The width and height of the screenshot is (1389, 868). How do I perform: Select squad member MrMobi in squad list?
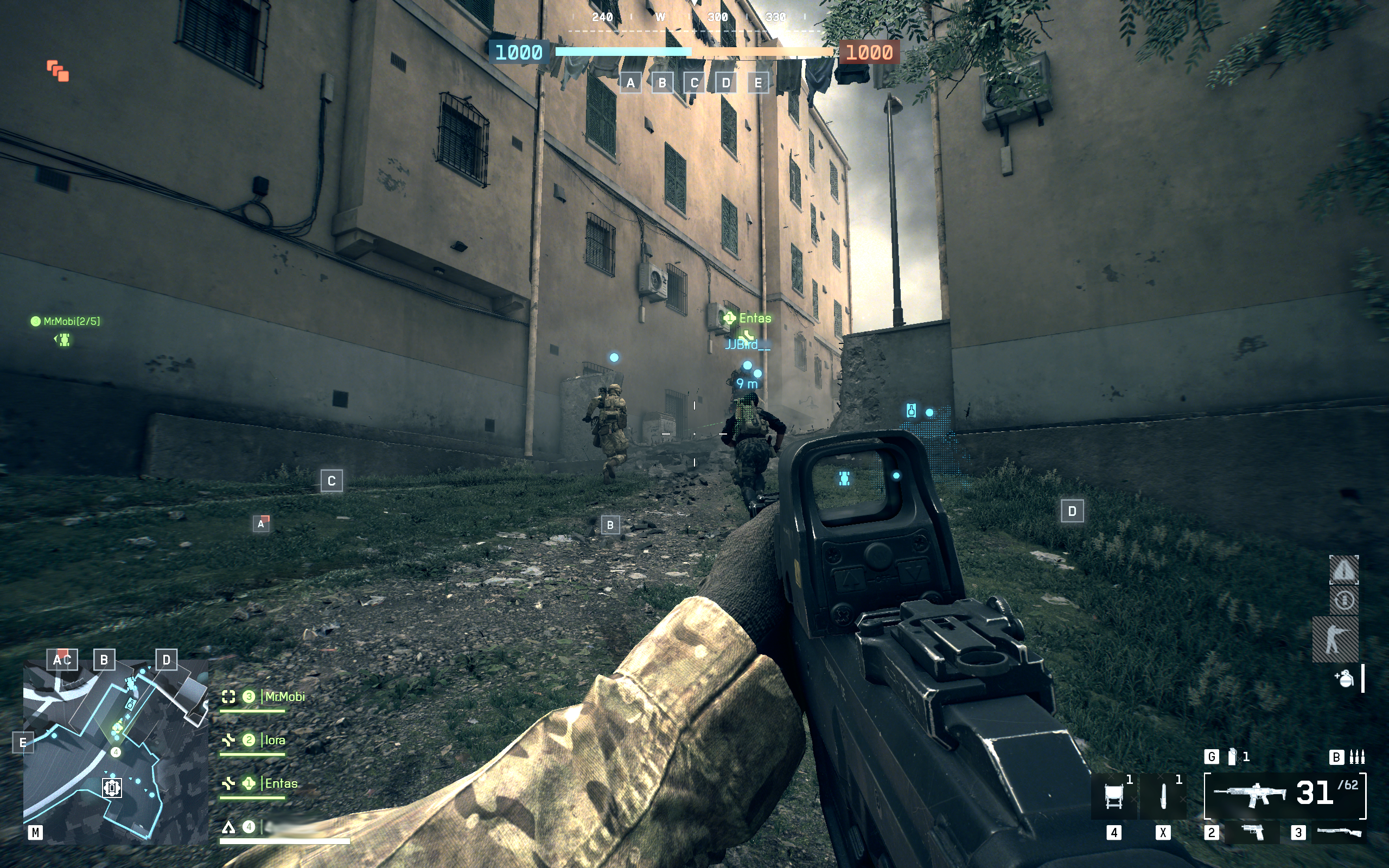[284, 697]
